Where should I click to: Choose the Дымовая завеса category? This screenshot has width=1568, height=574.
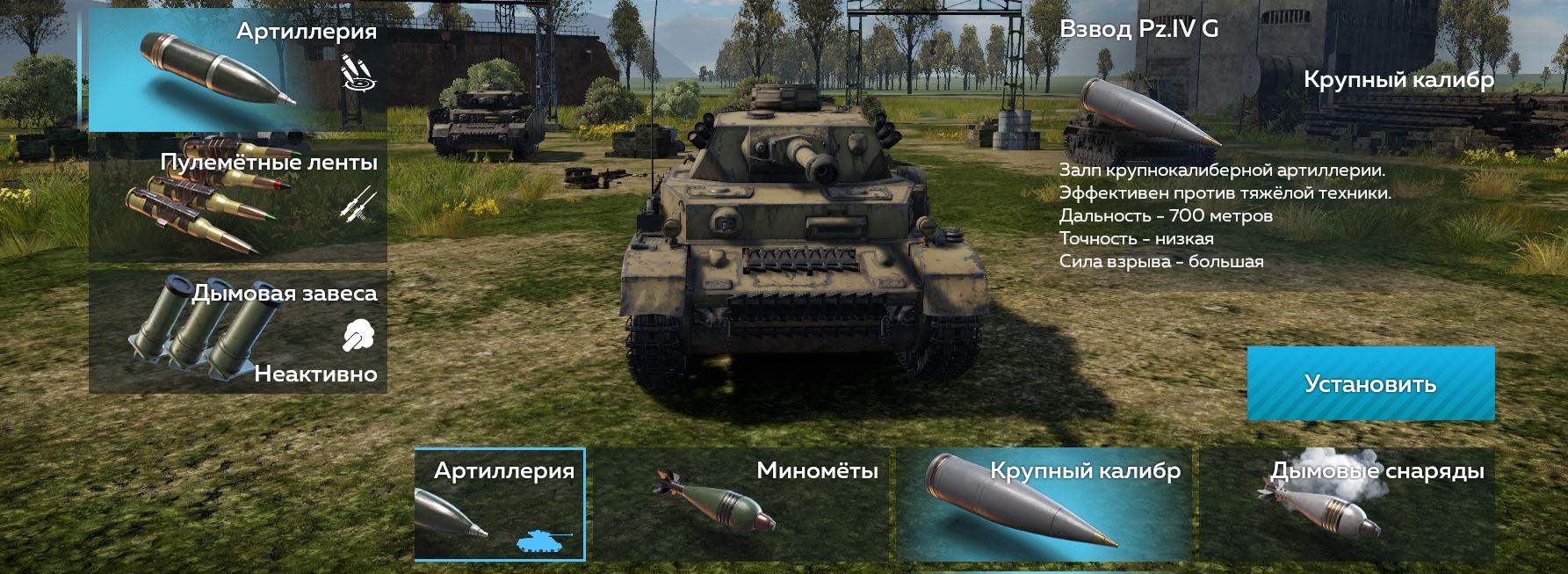pyautogui.click(x=237, y=331)
